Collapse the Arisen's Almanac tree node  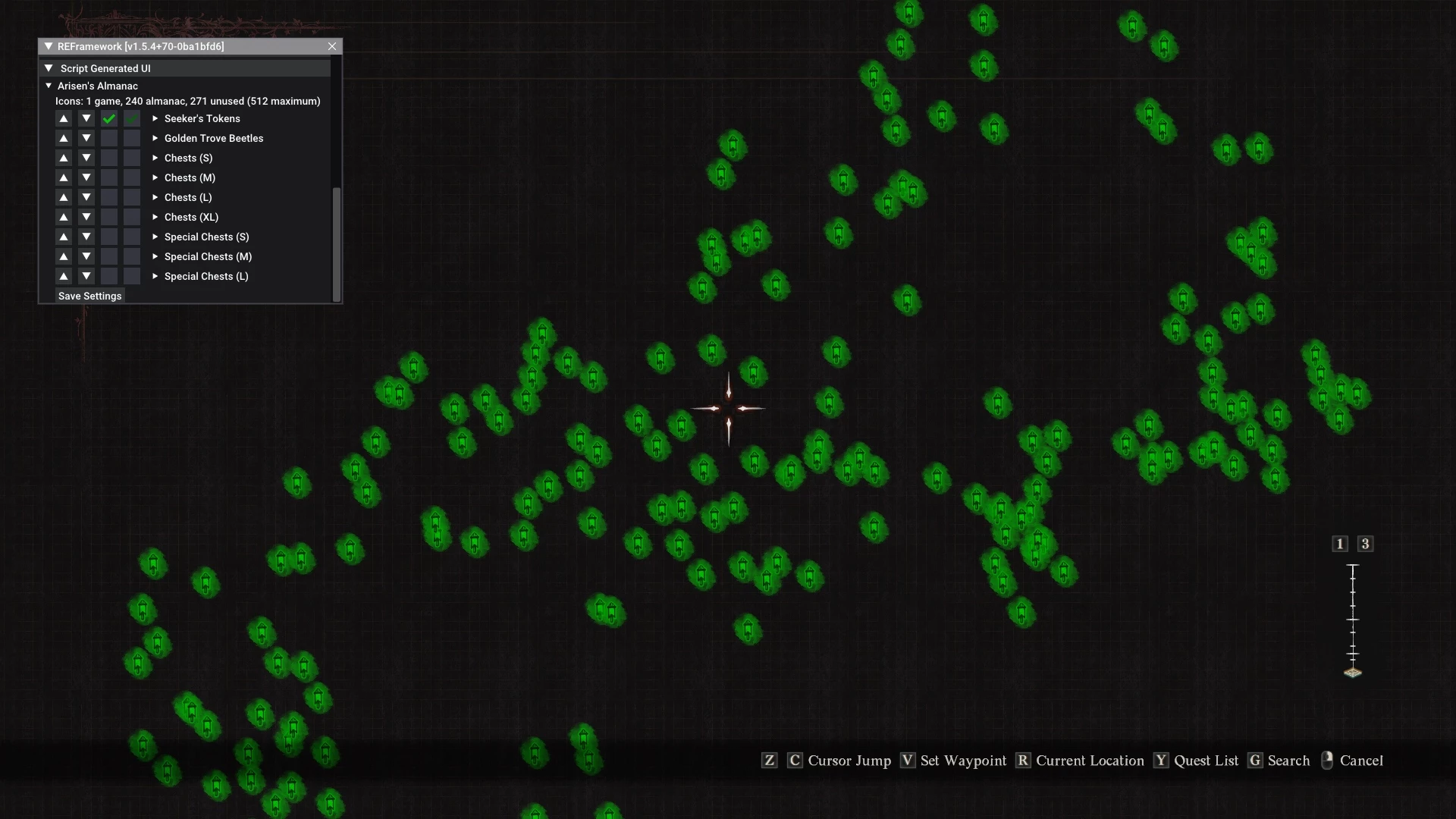tap(49, 86)
